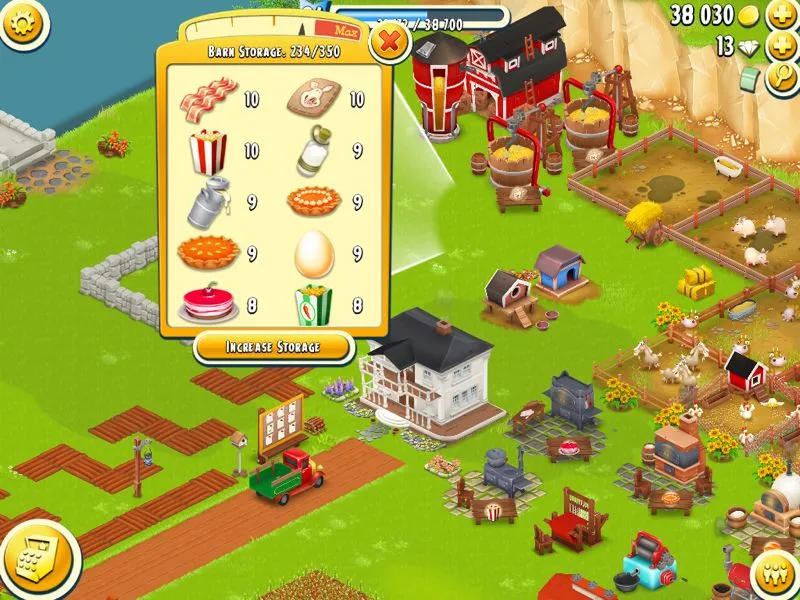The height and width of the screenshot is (600, 800).
Task: Select the cream bottle item
Action: point(314,152)
